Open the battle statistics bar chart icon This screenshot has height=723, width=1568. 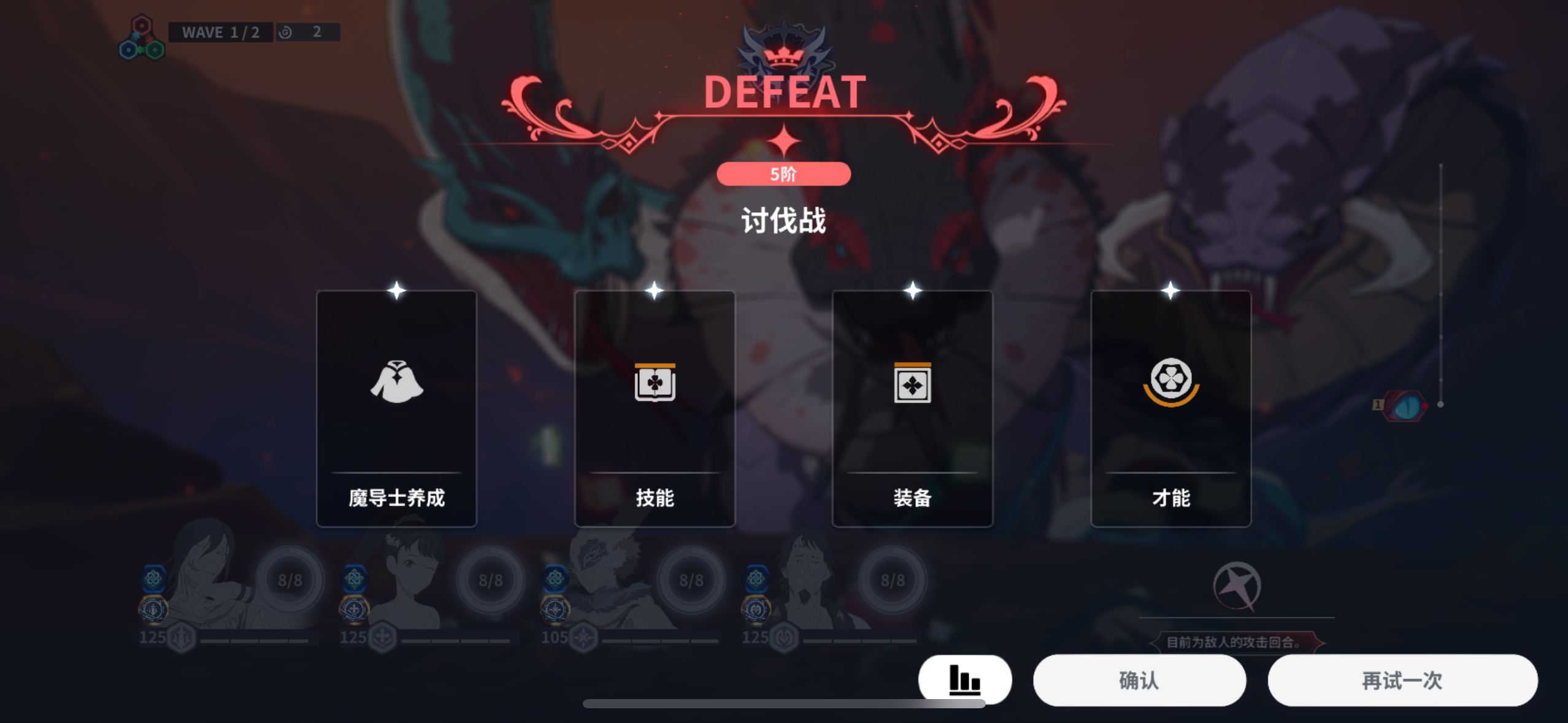pyautogui.click(x=964, y=680)
